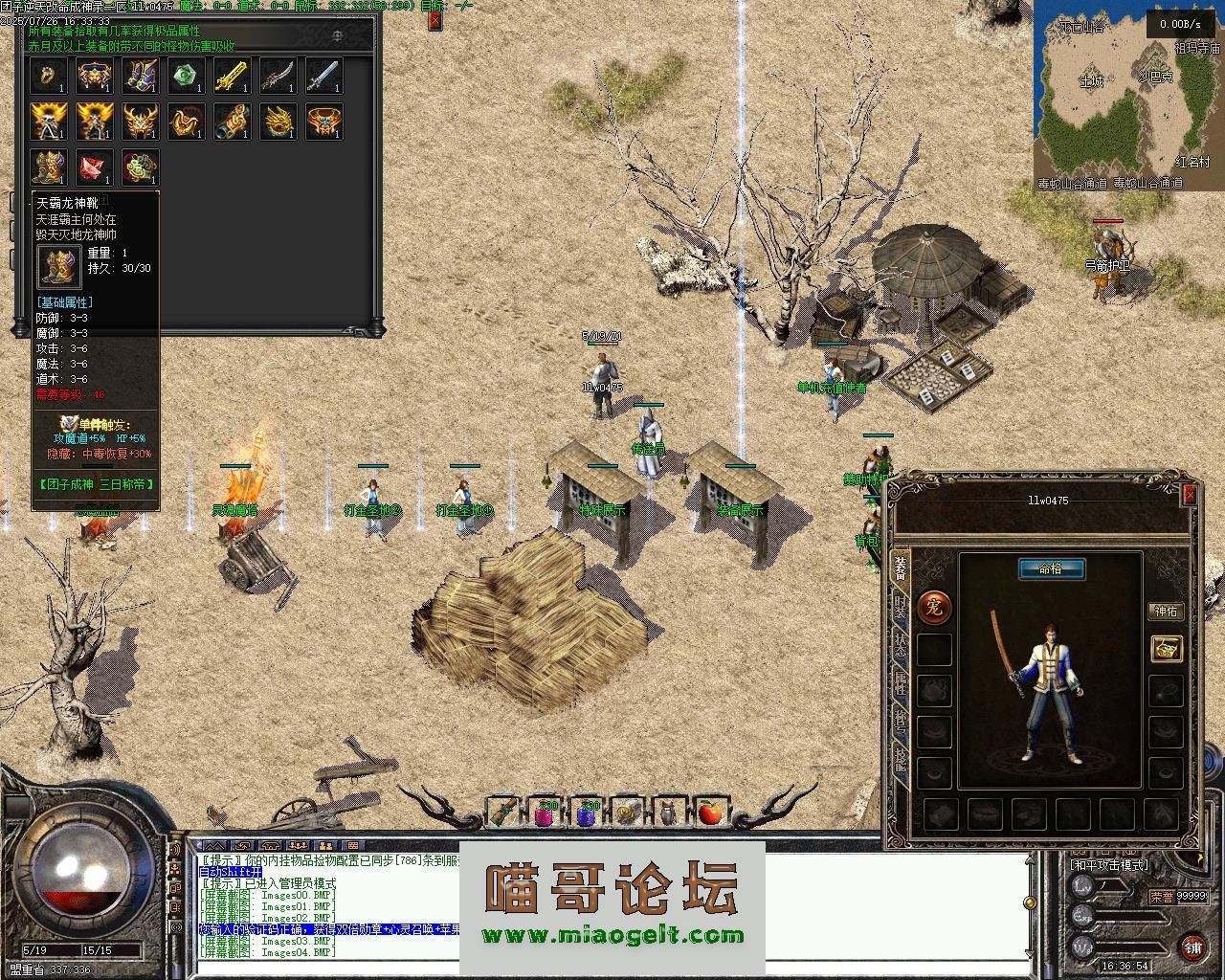Use the red apple hotbar item
Viewport: 1225px width, 980px height.
(x=709, y=813)
